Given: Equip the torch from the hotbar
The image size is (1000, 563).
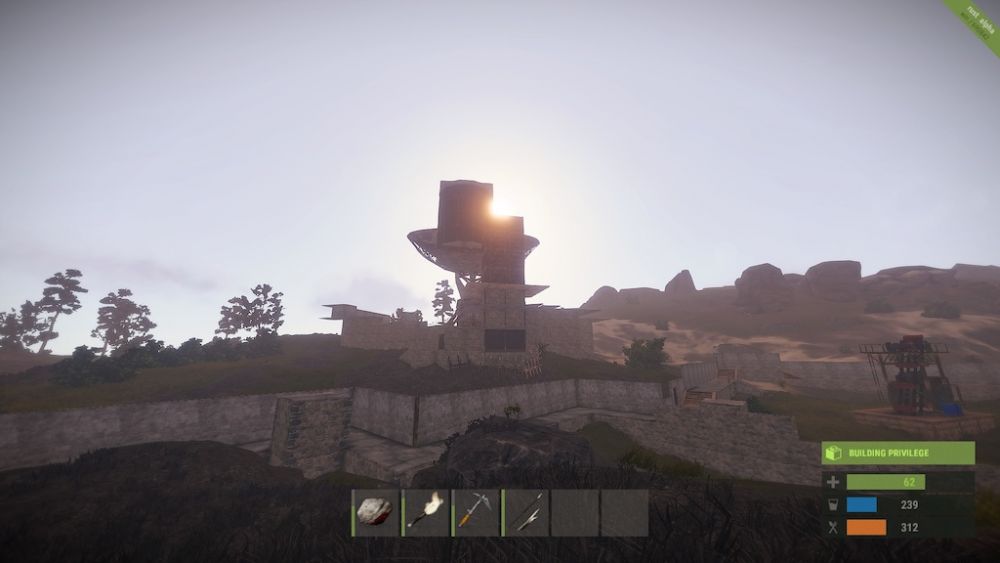Looking at the screenshot, I should coord(426,512).
